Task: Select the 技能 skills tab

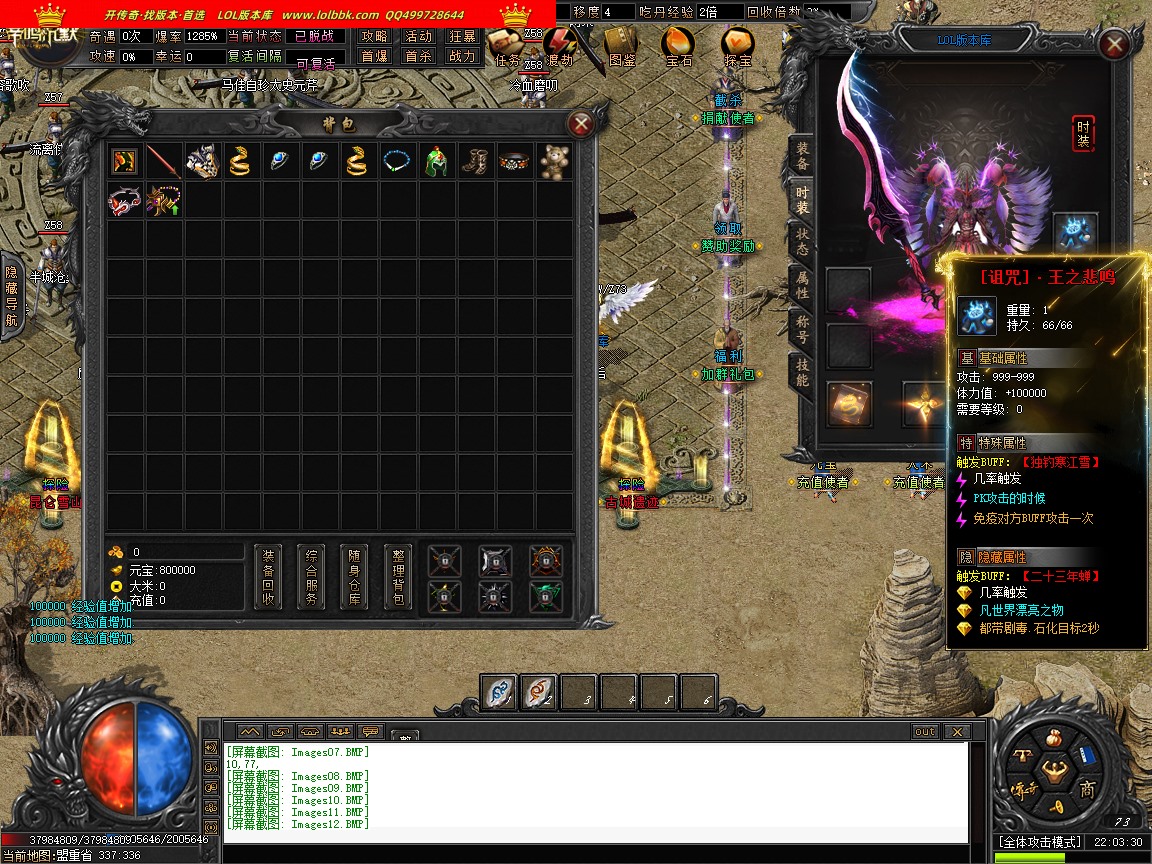Action: [x=802, y=372]
